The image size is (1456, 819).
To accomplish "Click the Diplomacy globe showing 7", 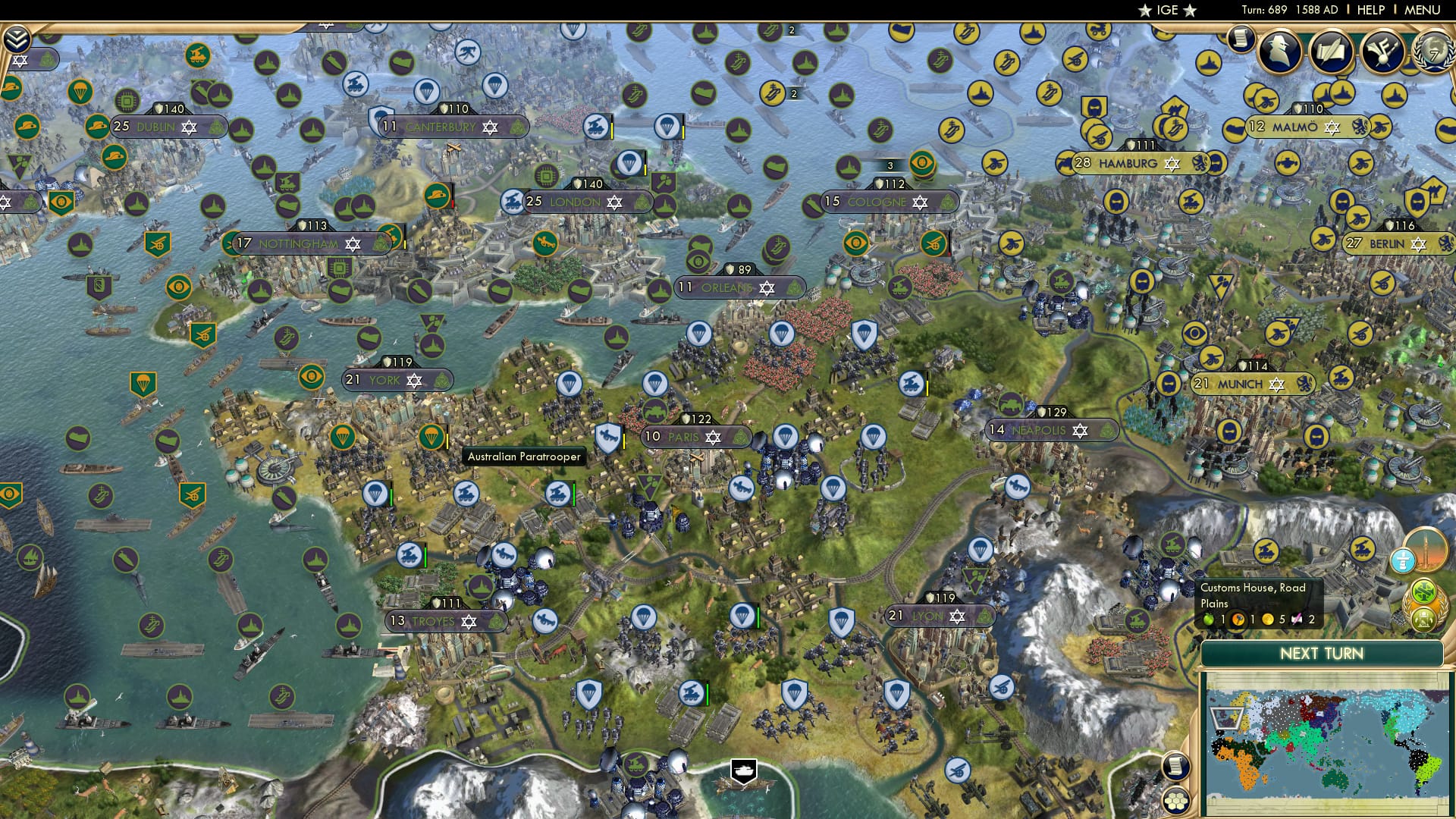I will (1433, 53).
